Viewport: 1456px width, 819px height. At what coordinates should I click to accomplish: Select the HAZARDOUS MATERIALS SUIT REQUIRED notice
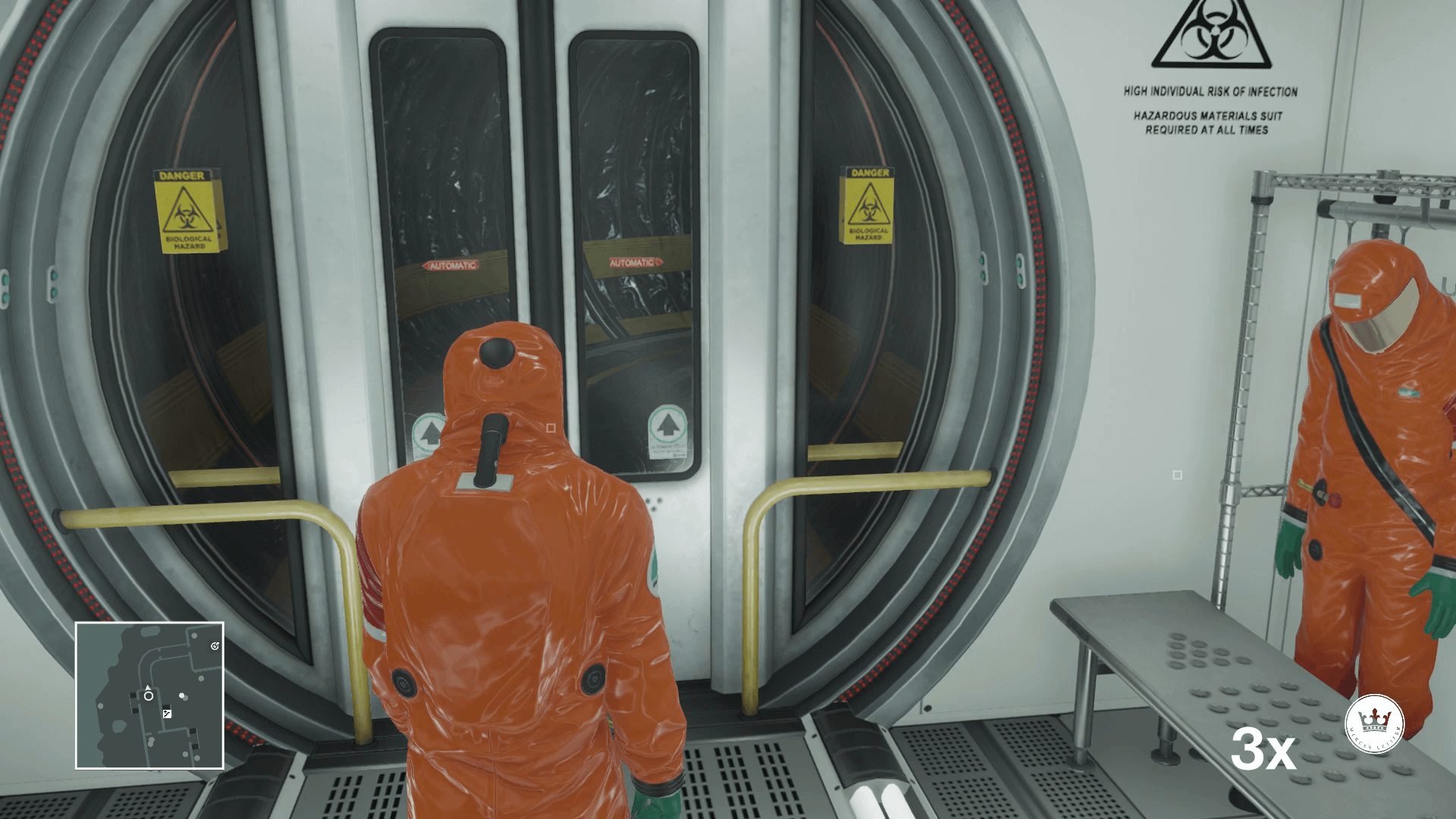tap(1207, 124)
